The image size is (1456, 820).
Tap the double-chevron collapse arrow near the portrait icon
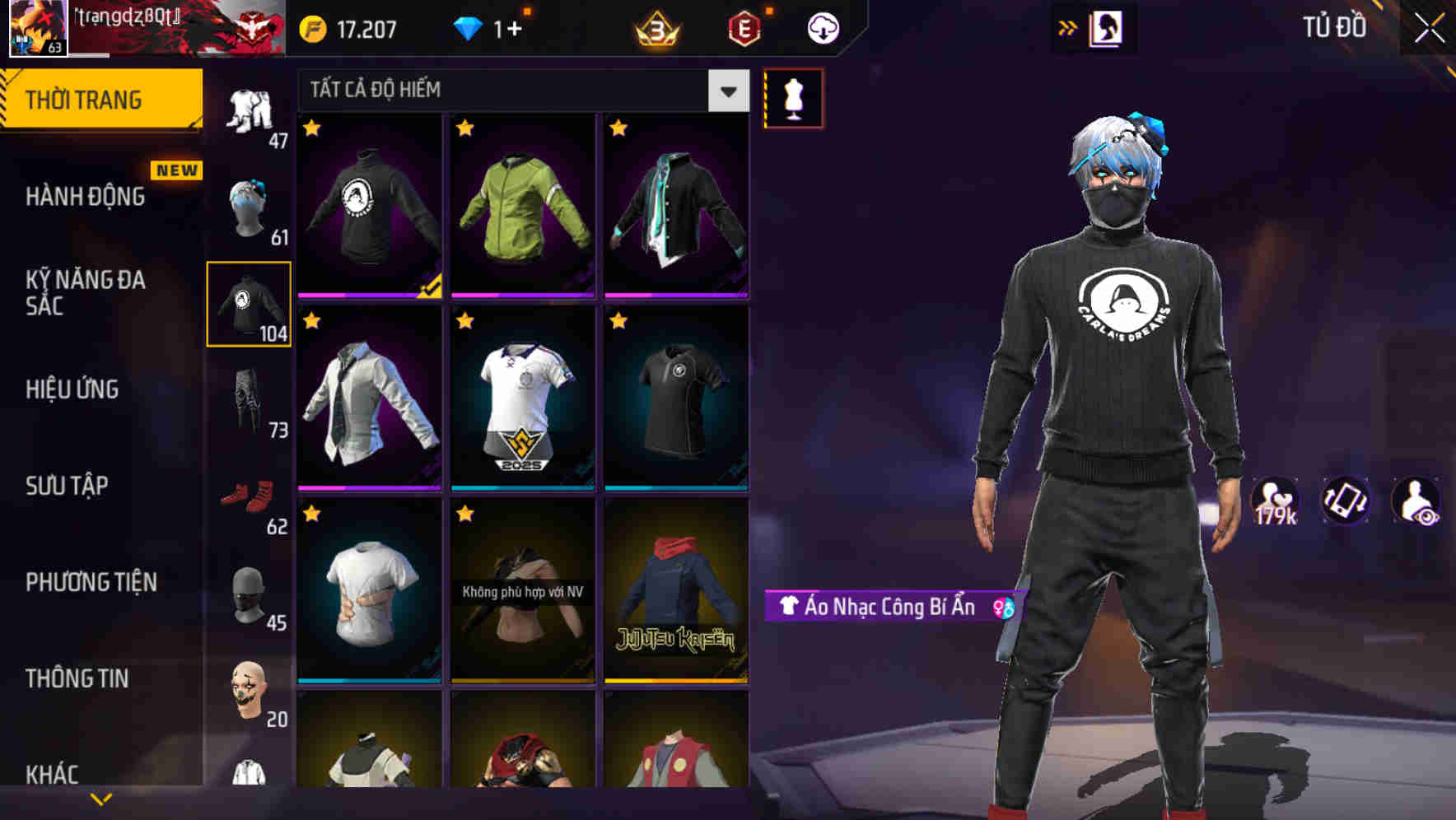tap(1068, 26)
